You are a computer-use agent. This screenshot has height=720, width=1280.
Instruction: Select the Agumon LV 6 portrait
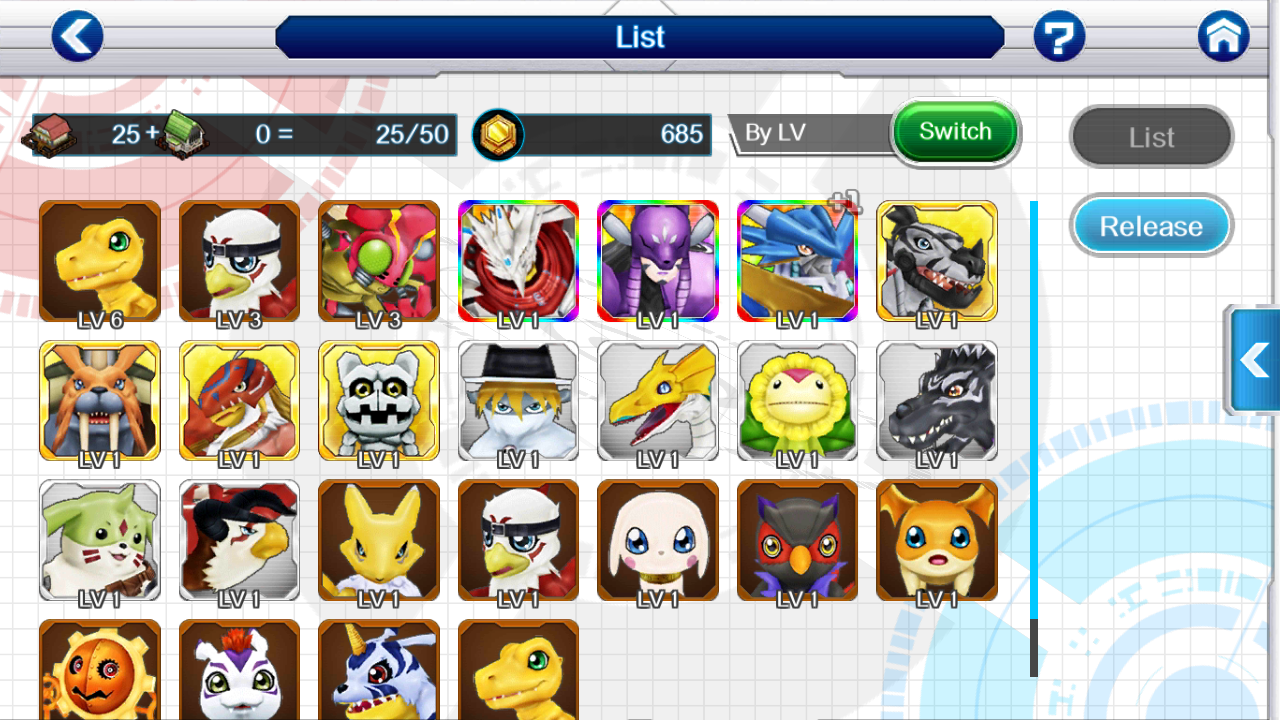coord(99,261)
